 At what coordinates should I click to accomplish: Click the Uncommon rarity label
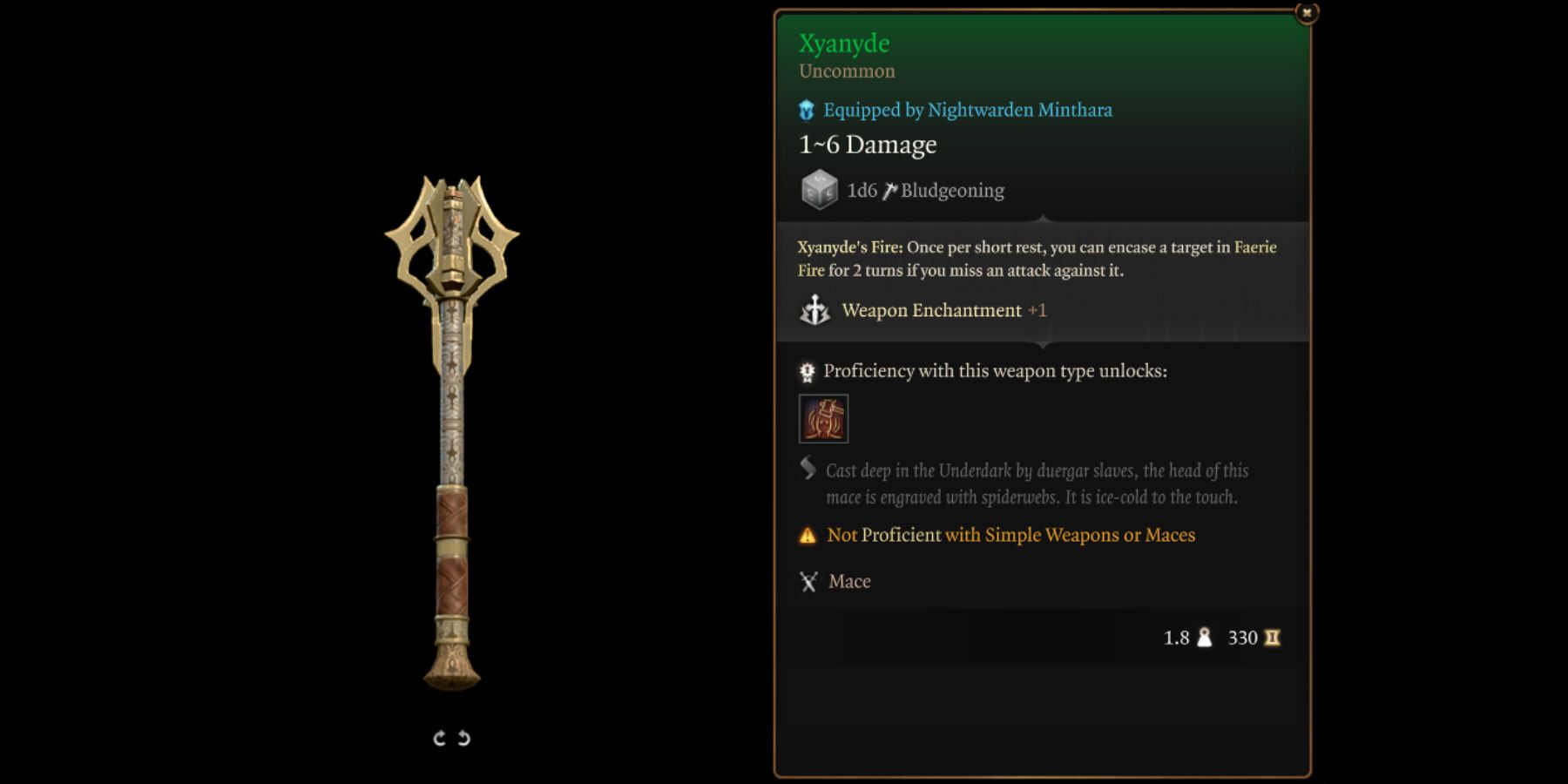(847, 71)
